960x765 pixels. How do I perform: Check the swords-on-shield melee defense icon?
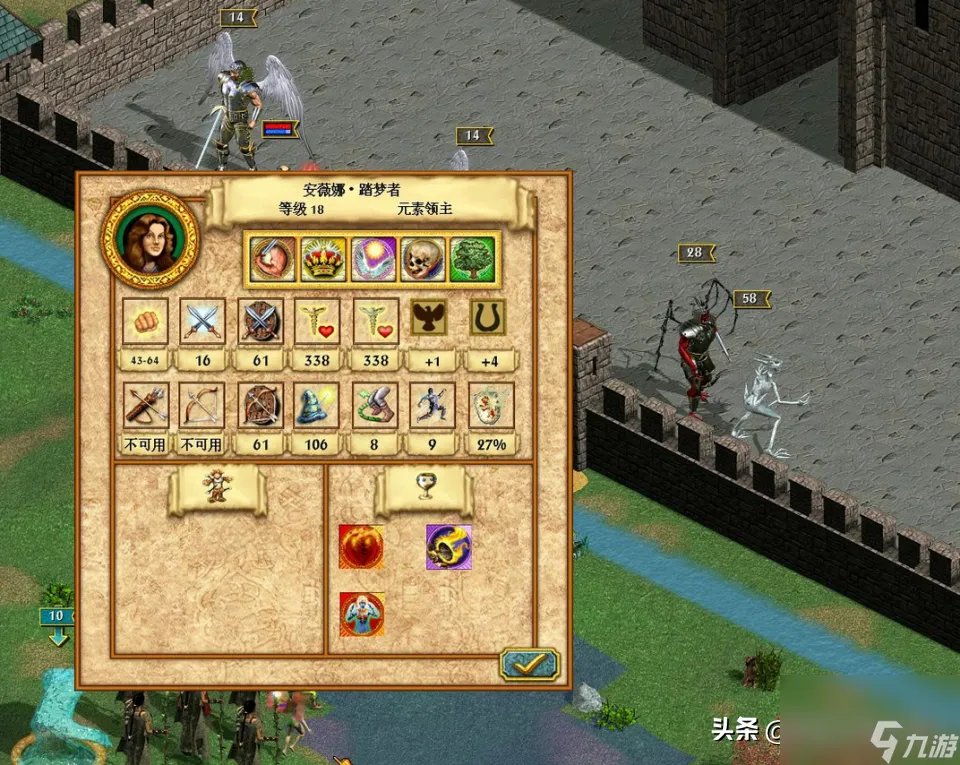[x=261, y=321]
